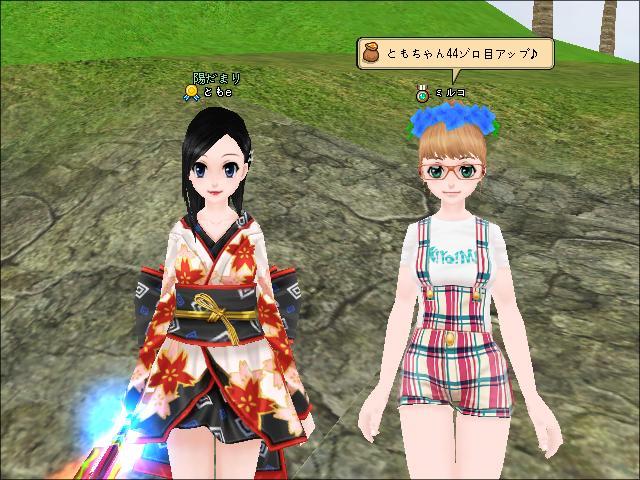Select the ミルコ player name tag

tap(449, 94)
